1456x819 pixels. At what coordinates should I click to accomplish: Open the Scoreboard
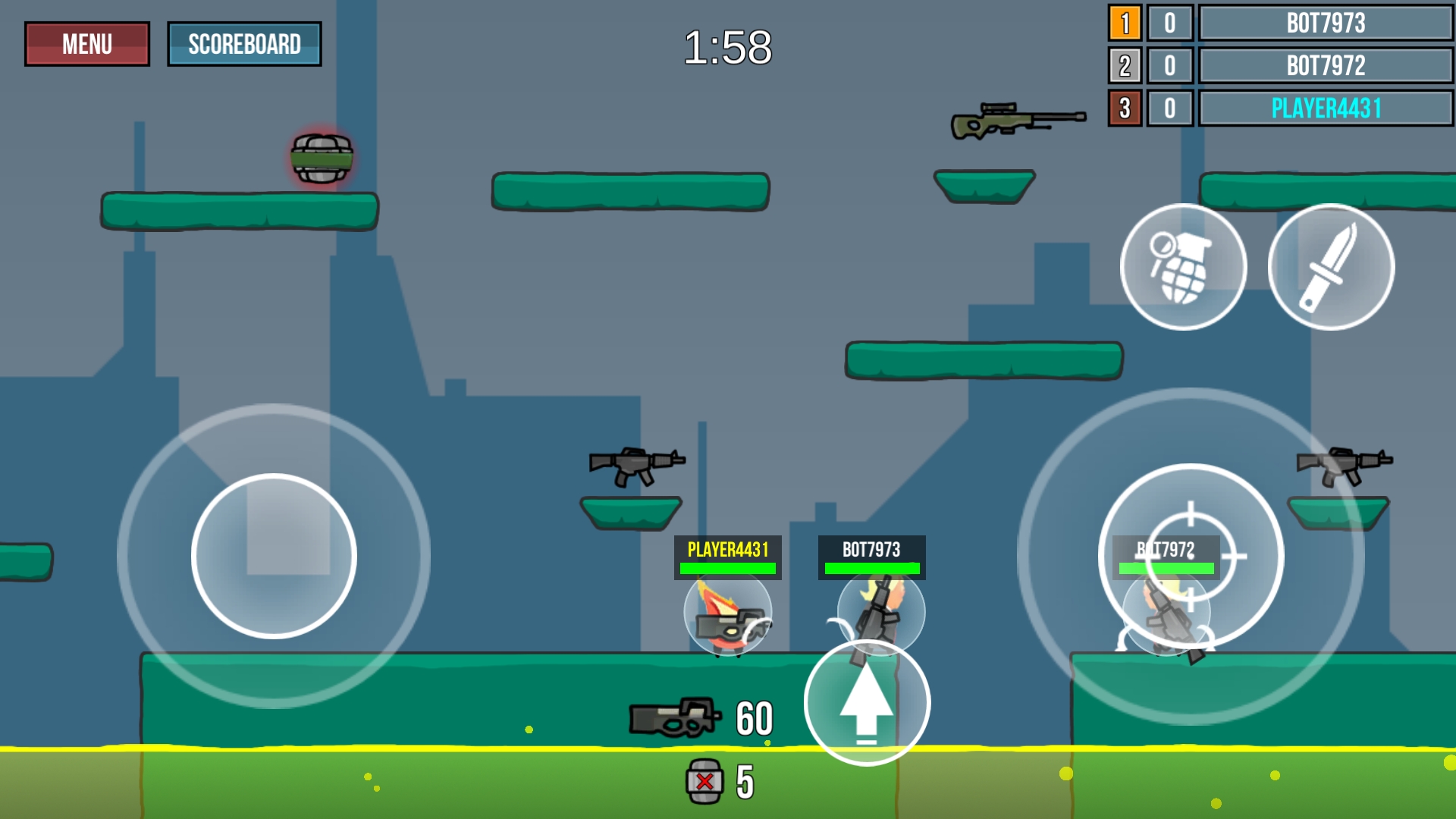click(244, 43)
